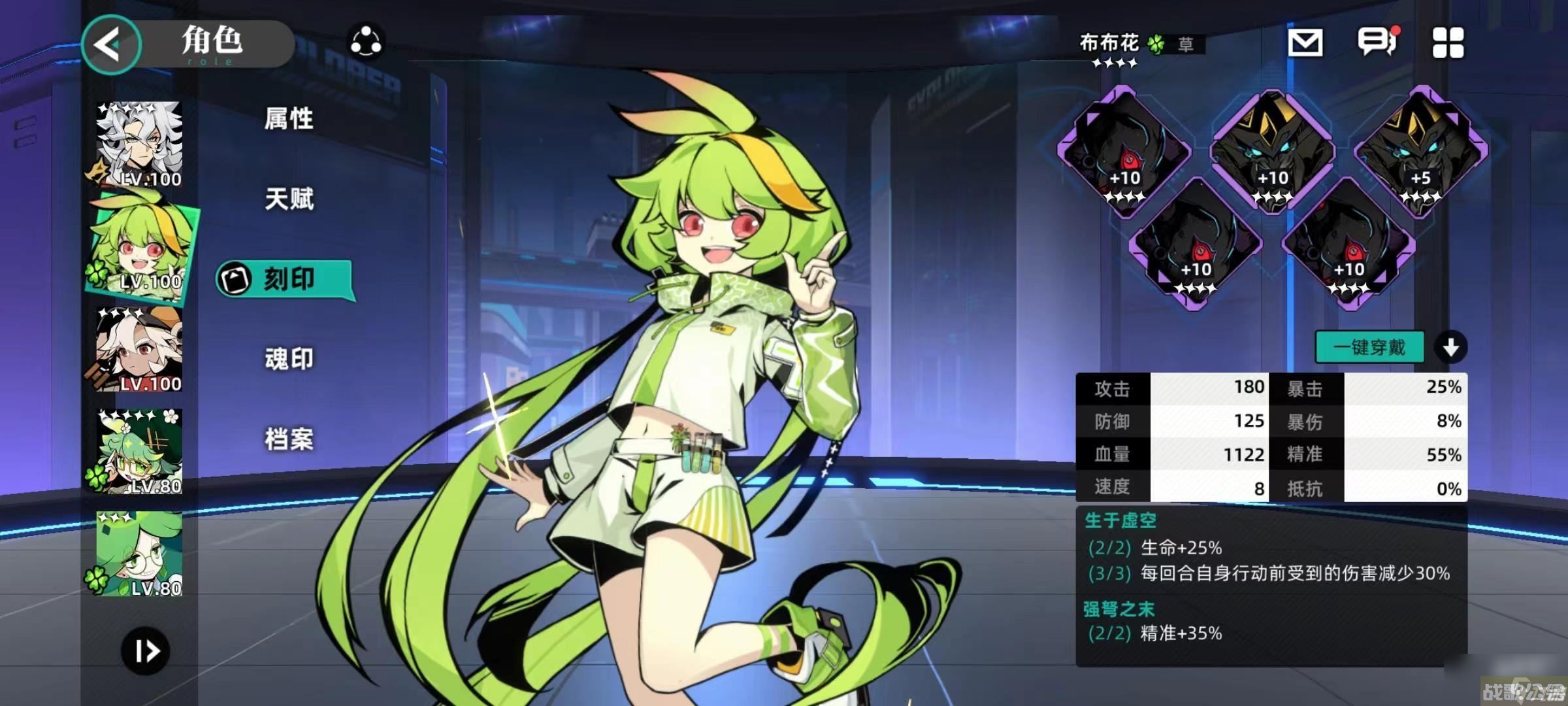
Task: Select the green-haired glasses LV.80 portrait with flower
Action: (139, 451)
